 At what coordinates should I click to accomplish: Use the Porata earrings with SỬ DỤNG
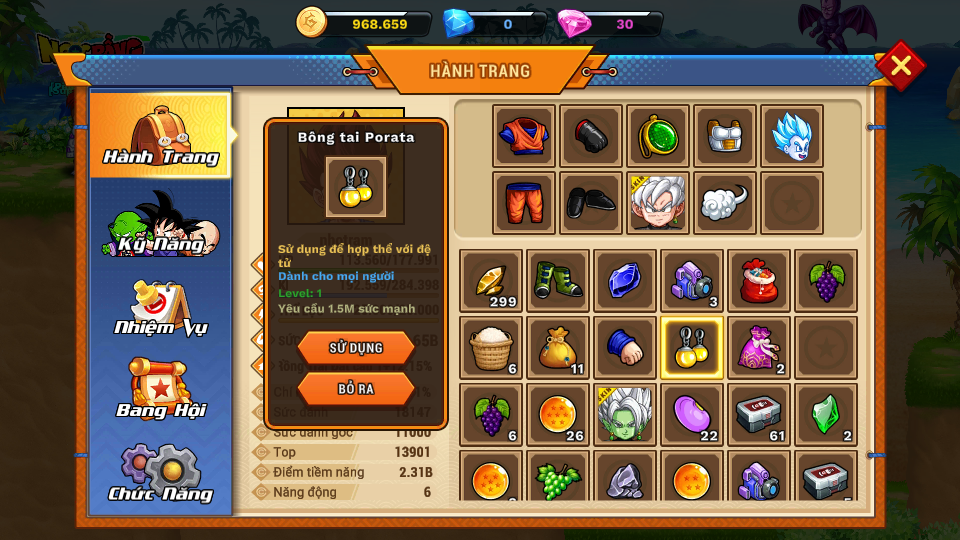(x=356, y=348)
